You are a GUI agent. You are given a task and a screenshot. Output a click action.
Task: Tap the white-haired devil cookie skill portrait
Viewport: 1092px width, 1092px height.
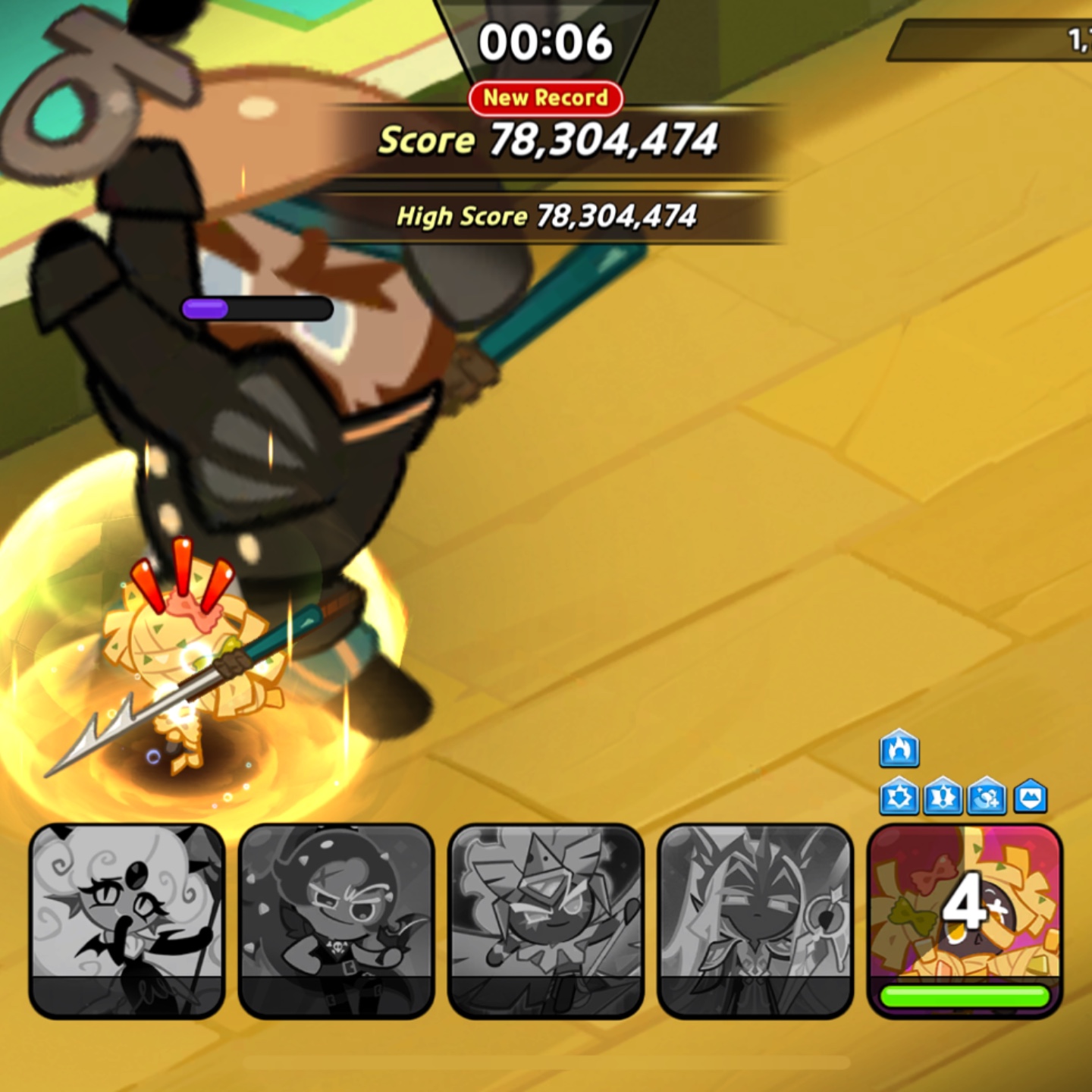click(127, 919)
